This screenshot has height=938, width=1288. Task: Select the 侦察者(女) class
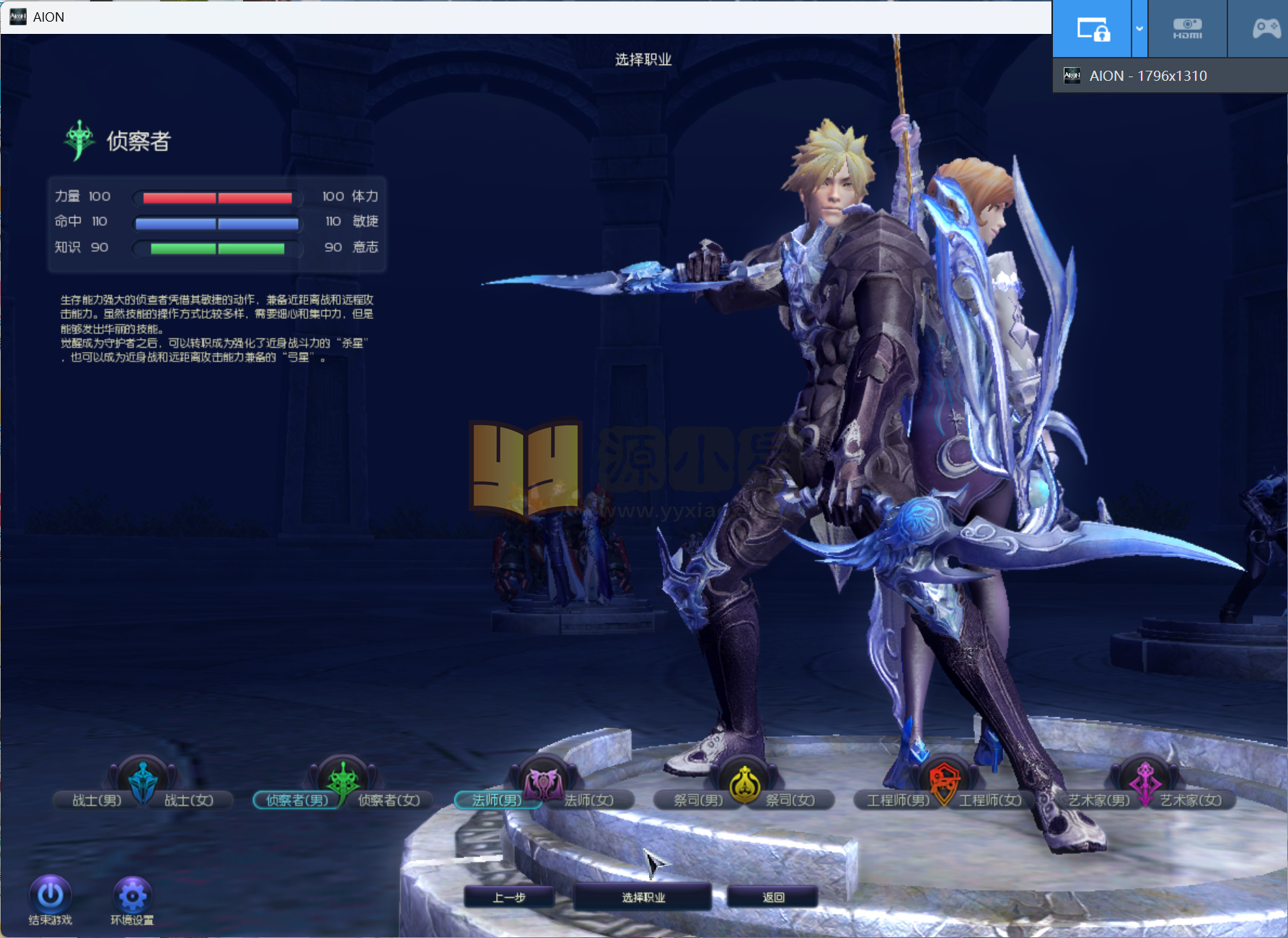[x=389, y=800]
